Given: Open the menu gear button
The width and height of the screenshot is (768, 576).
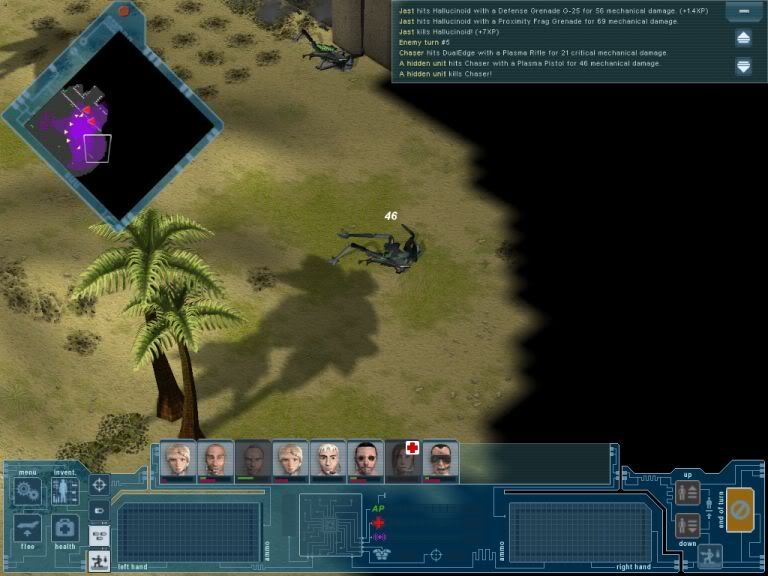Looking at the screenshot, I should point(27,491).
